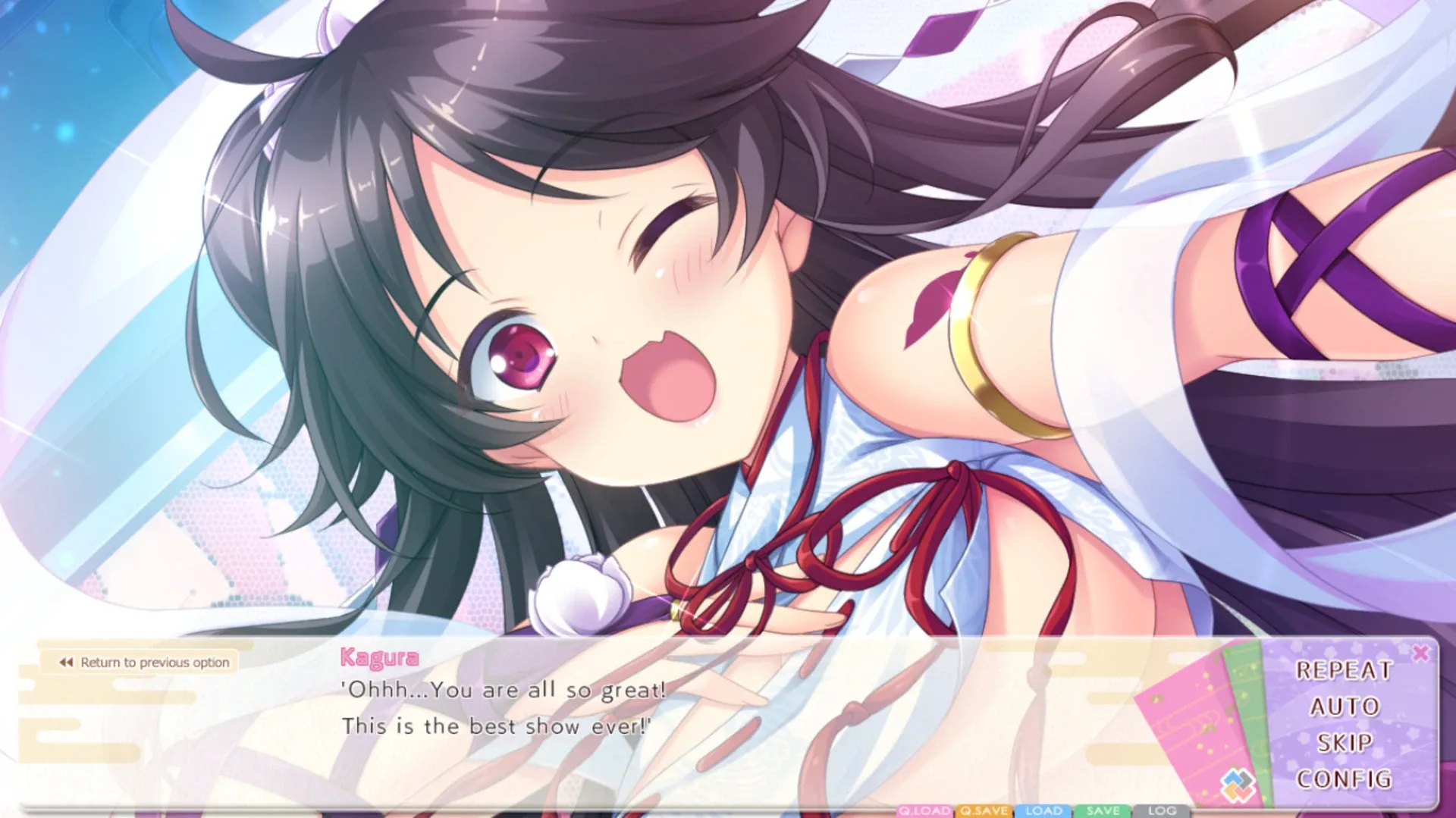Switch to the LOAD tab
Image resolution: width=1456 pixels, height=818 pixels.
coord(1044,812)
